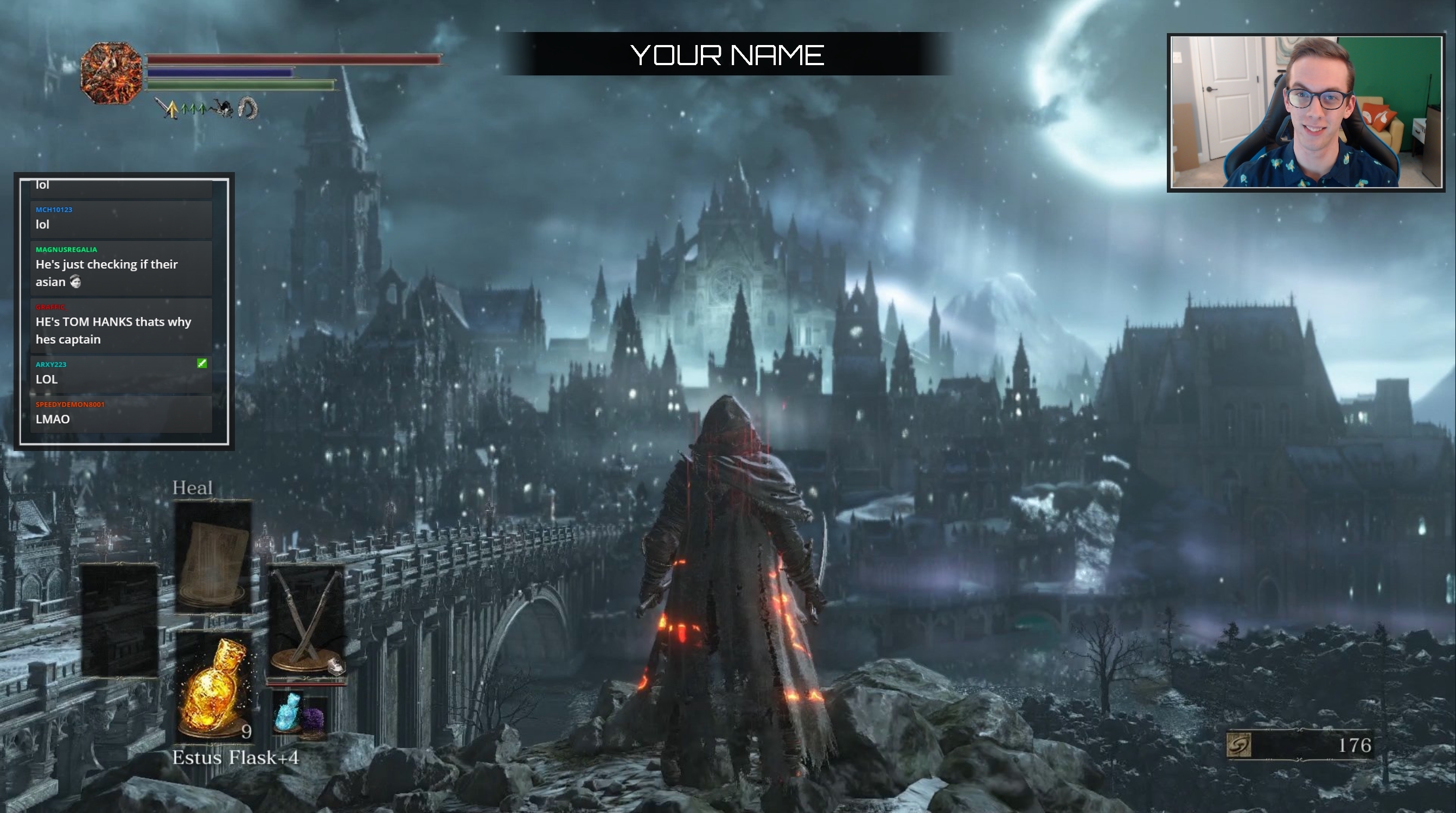The height and width of the screenshot is (813, 1456).
Task: Click the sword attack buff icon
Action: [167, 107]
